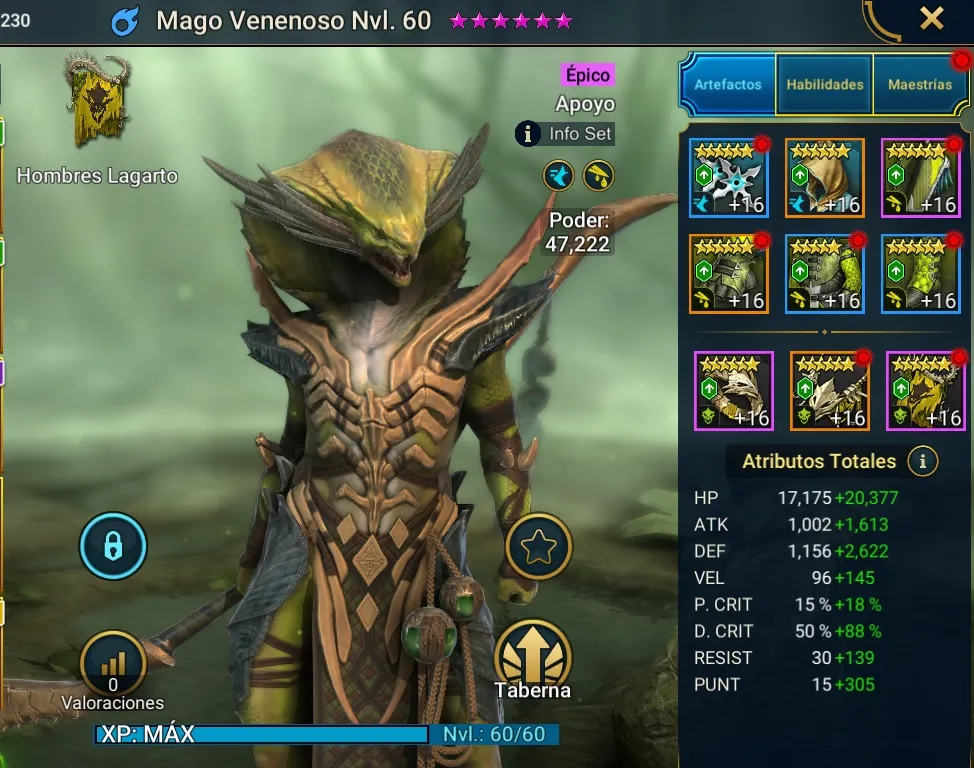Show the Info Set details
The width and height of the screenshot is (974, 768).
pos(565,133)
